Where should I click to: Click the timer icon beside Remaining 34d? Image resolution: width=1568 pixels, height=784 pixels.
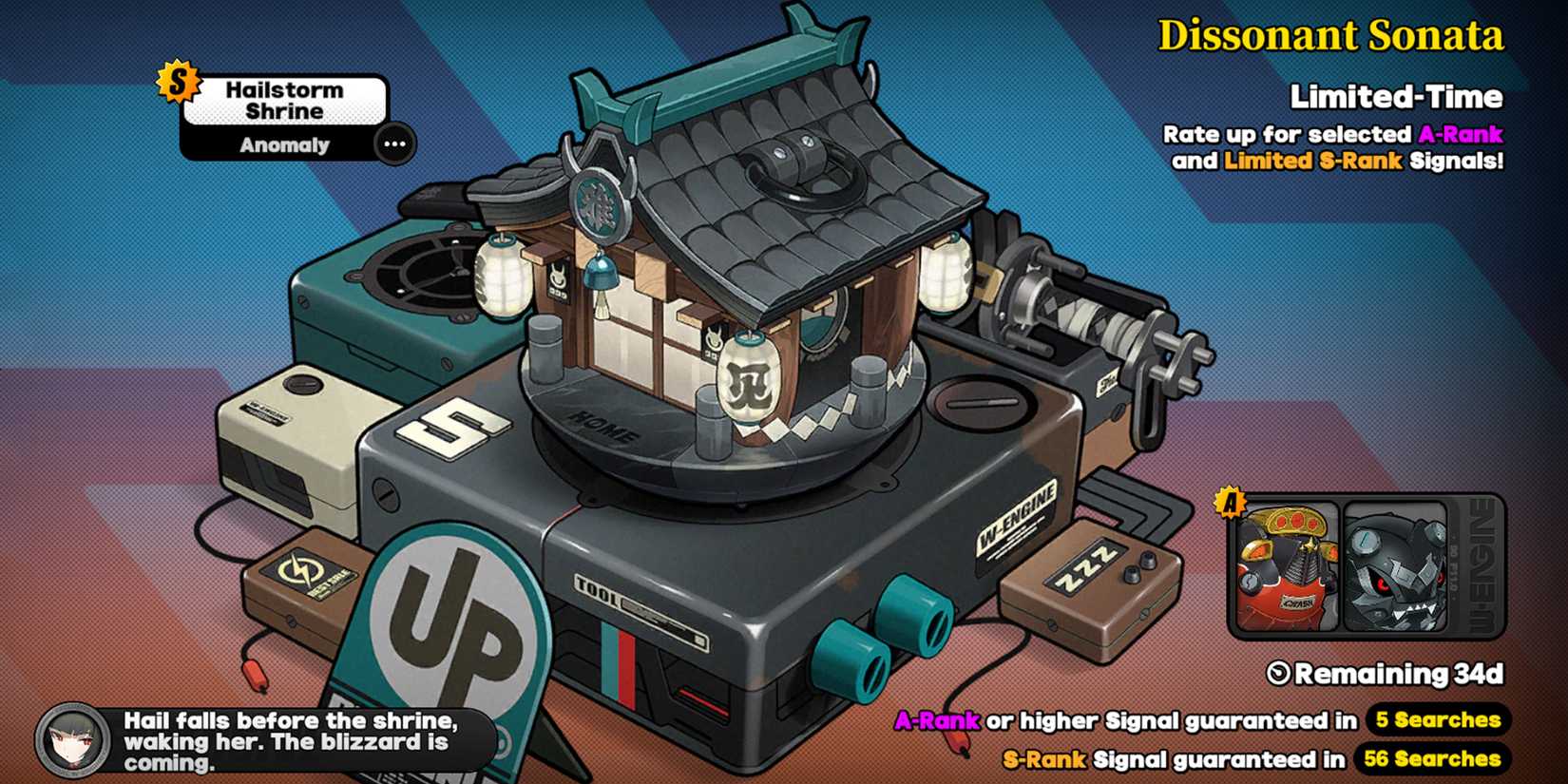(1276, 672)
